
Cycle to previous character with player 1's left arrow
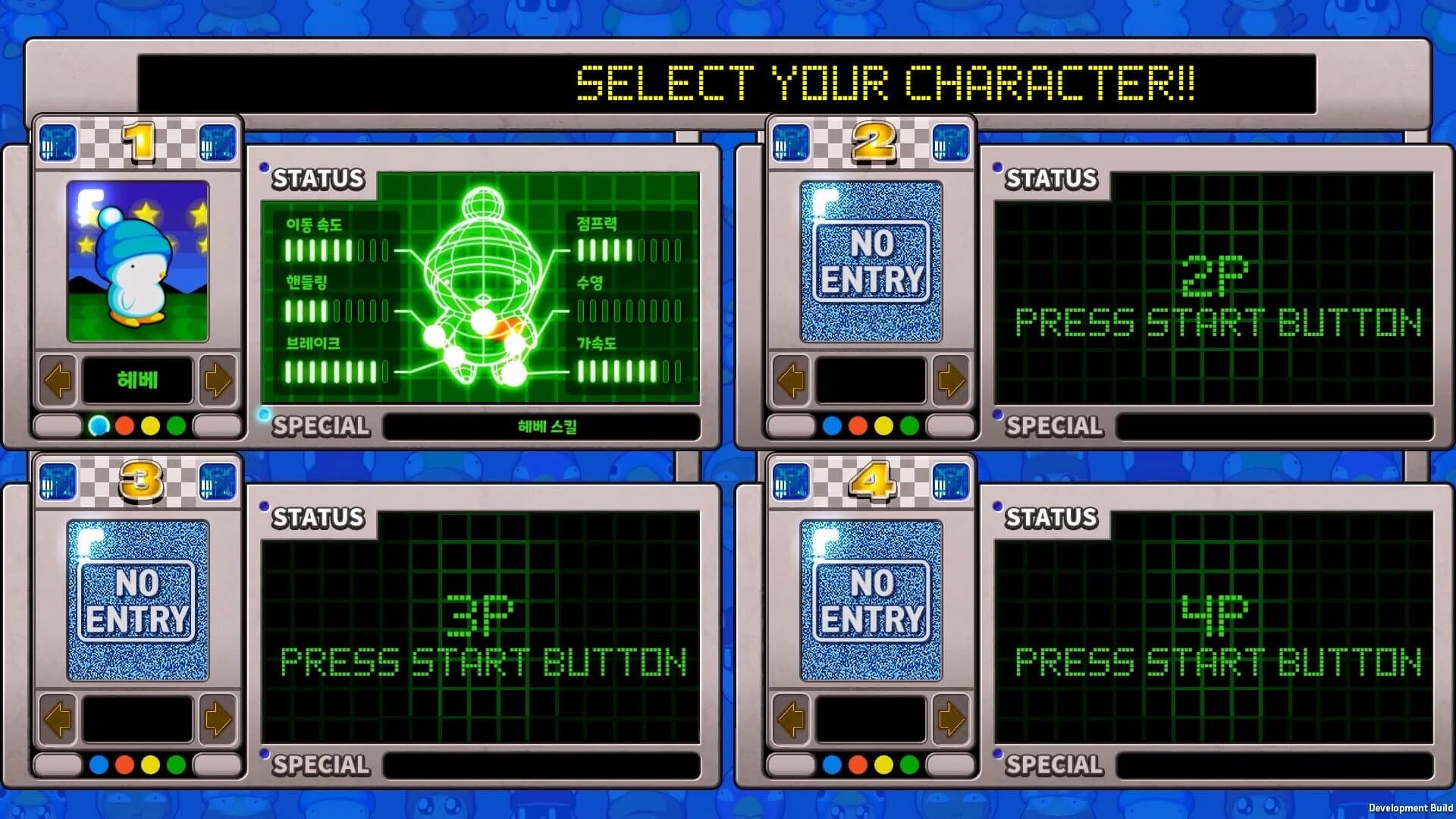58,381
